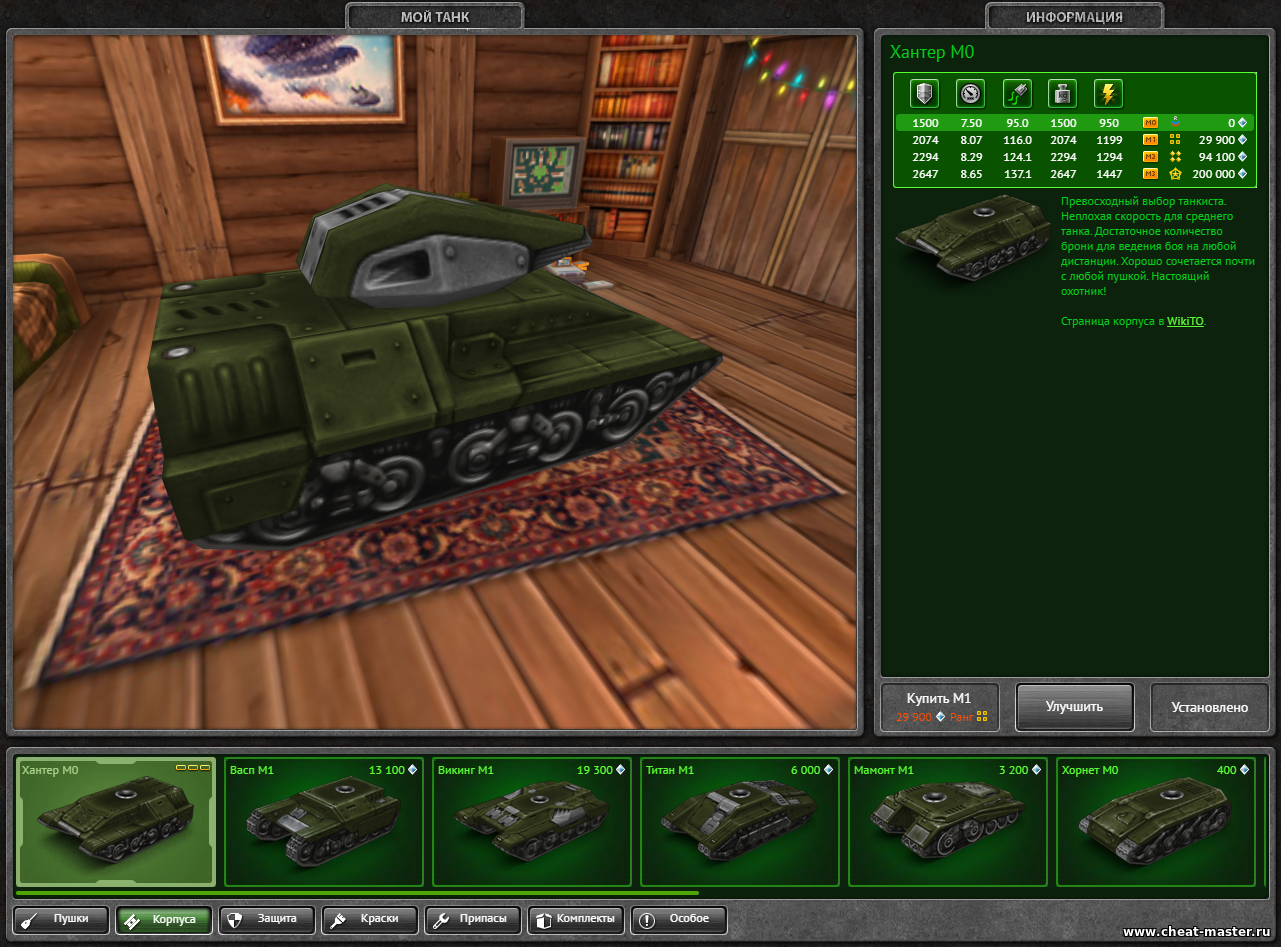Choose the Хорнет M0 hull card
The height and width of the screenshot is (947, 1281).
click(1156, 821)
